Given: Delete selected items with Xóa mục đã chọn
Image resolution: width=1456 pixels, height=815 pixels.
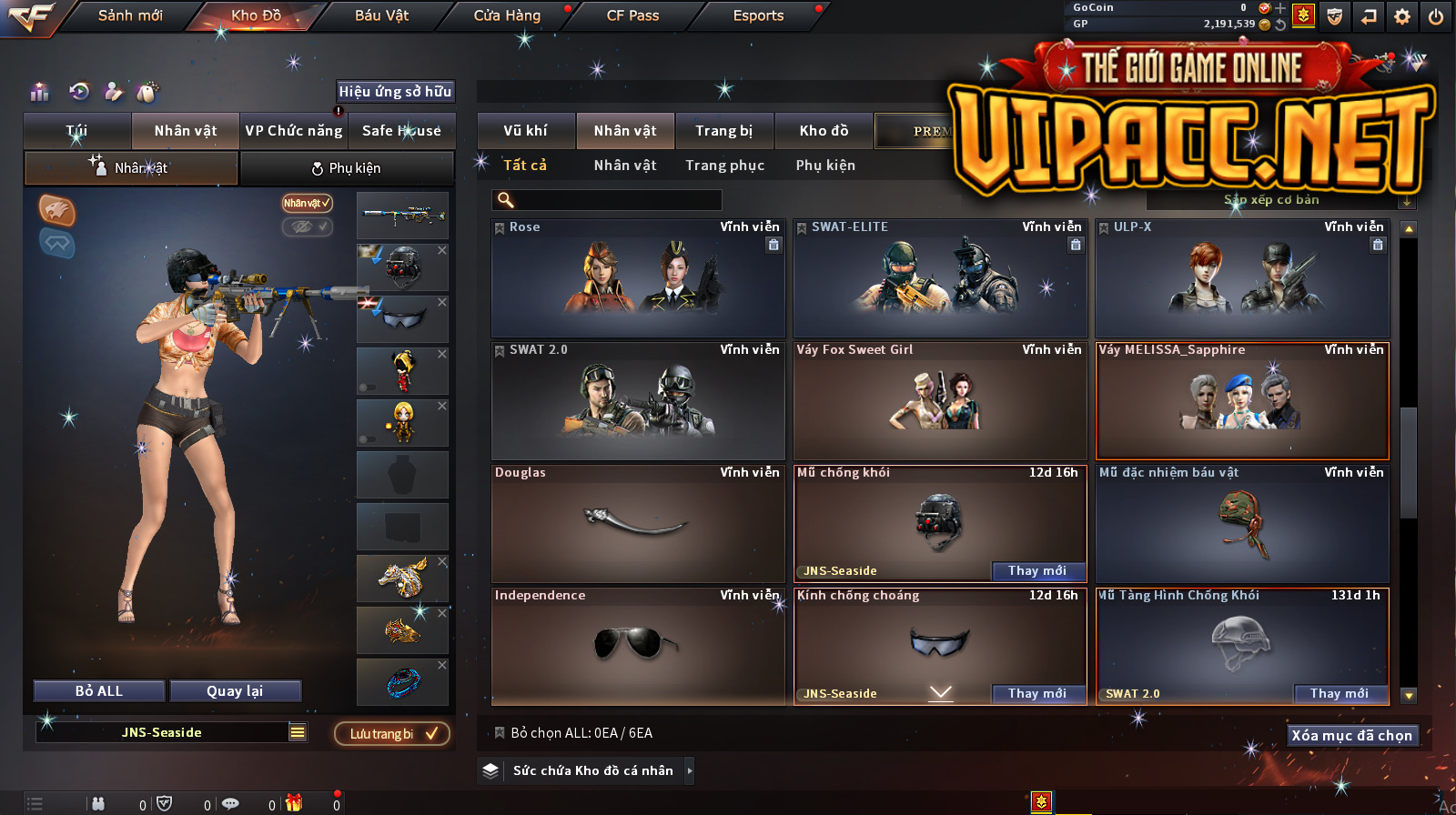Looking at the screenshot, I should tap(1351, 736).
